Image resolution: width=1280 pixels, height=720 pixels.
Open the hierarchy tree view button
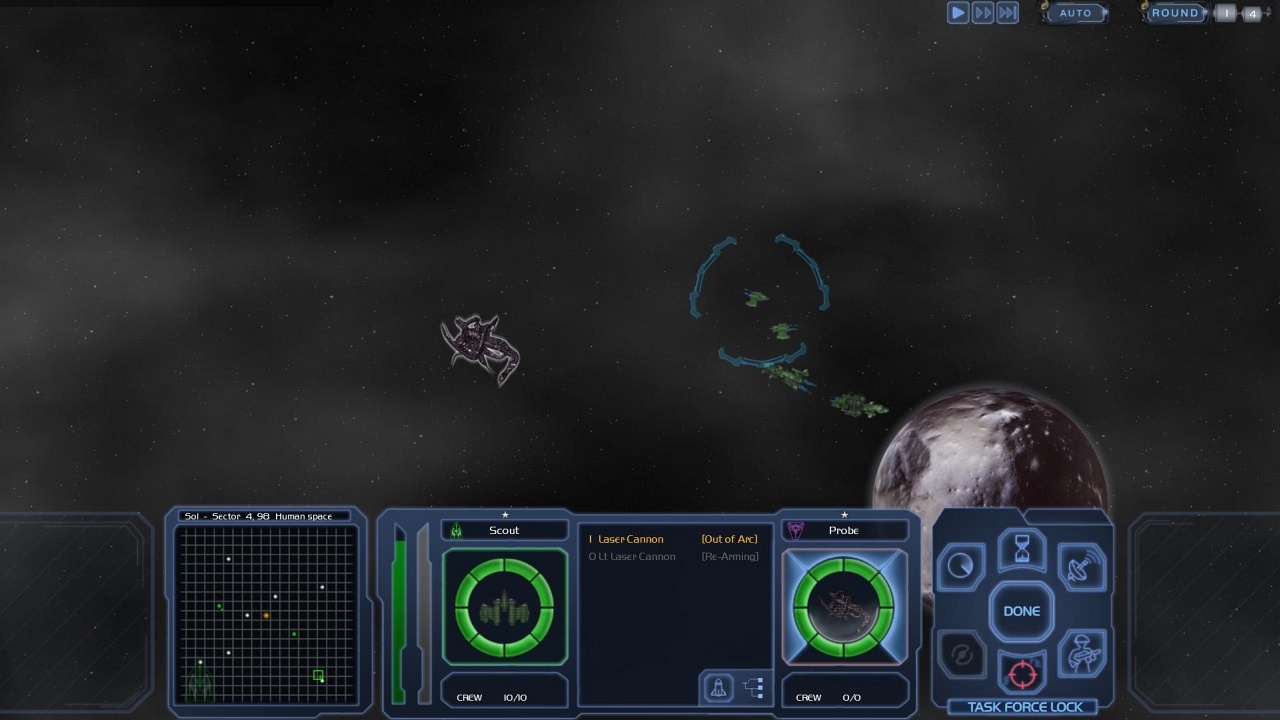754,687
